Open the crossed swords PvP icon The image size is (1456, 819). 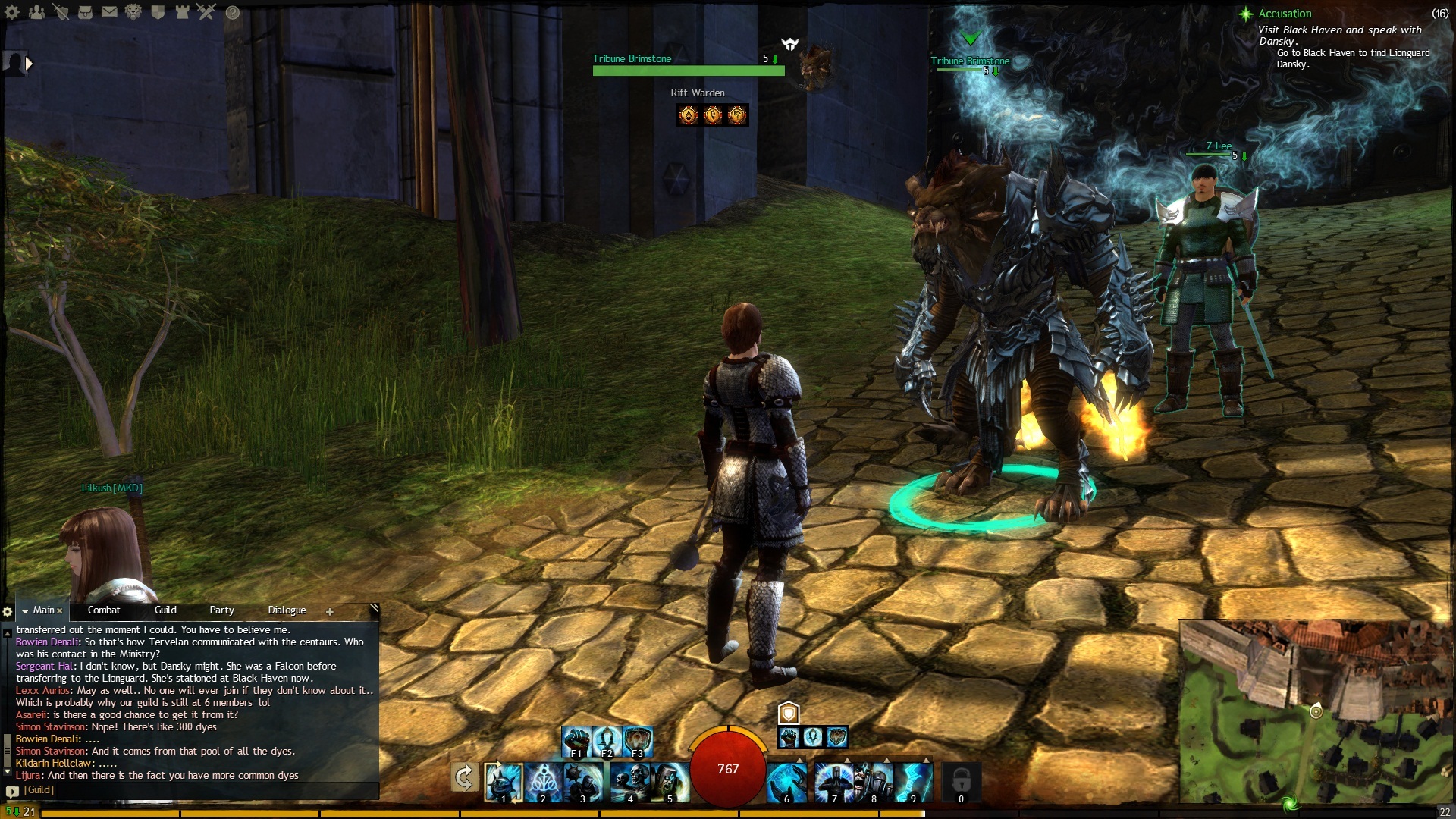(206, 11)
